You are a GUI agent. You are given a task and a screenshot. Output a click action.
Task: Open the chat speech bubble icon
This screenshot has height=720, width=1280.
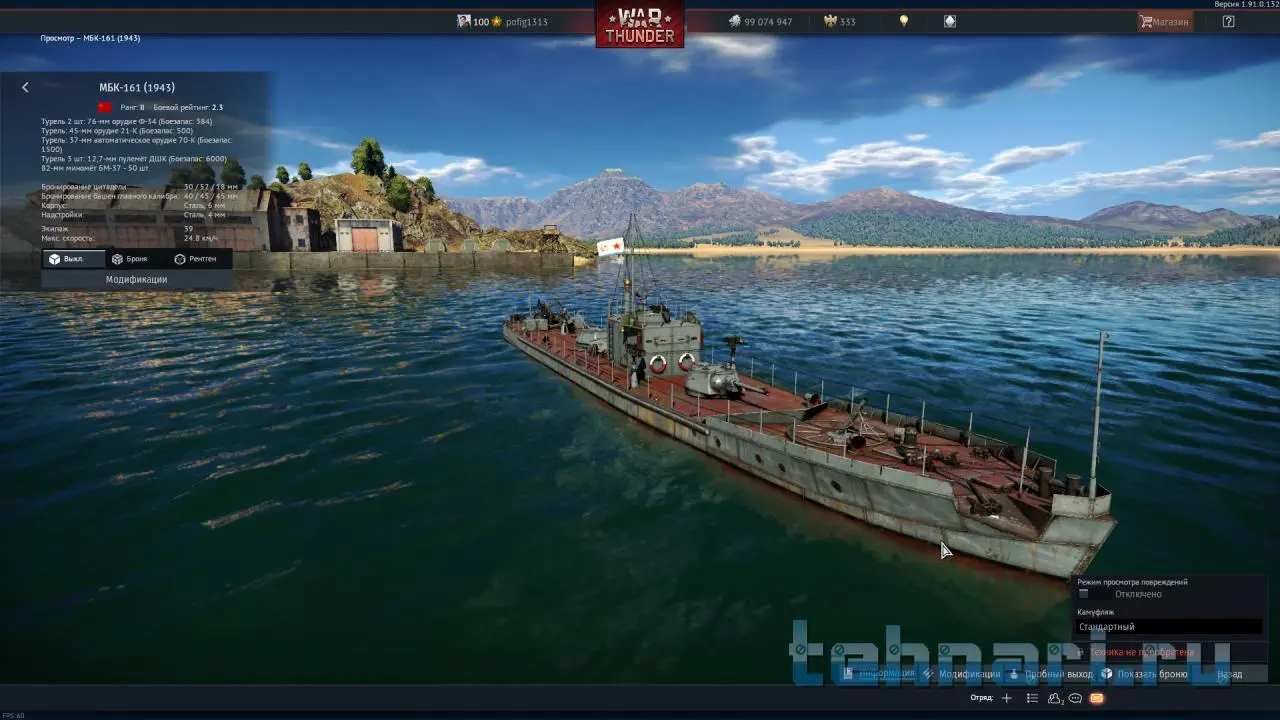click(x=1075, y=698)
